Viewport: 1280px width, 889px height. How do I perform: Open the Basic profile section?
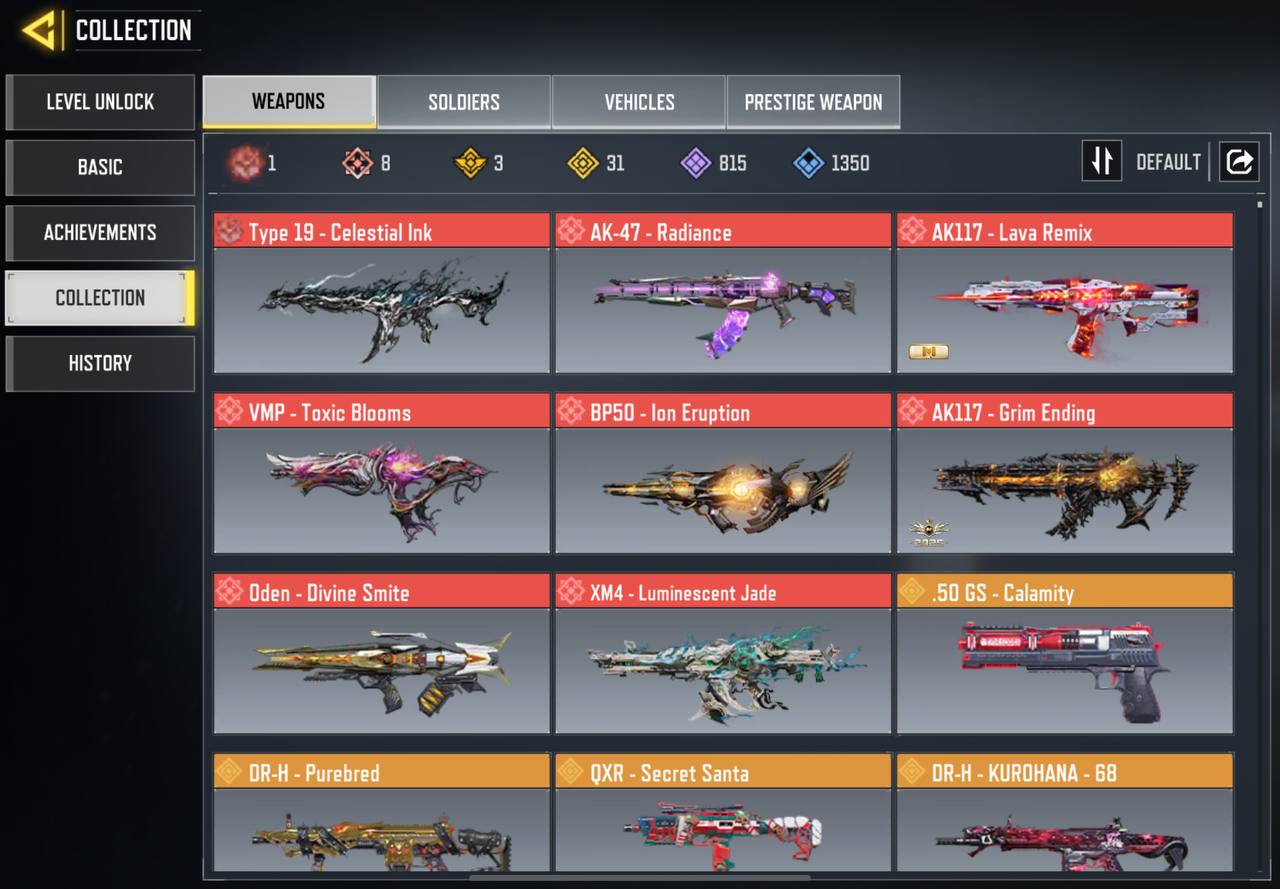coord(100,167)
